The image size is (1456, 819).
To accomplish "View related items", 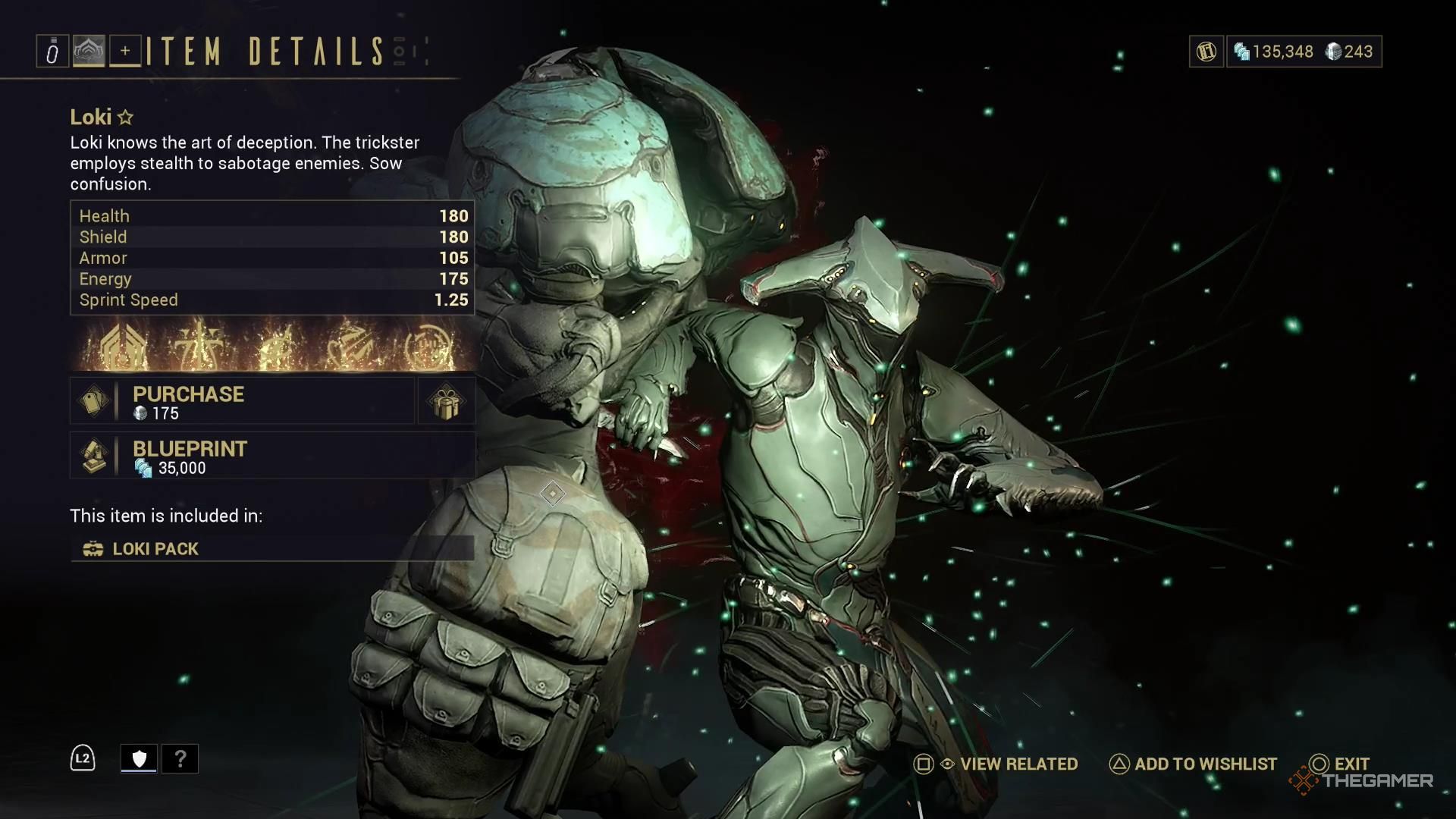I will [996, 764].
